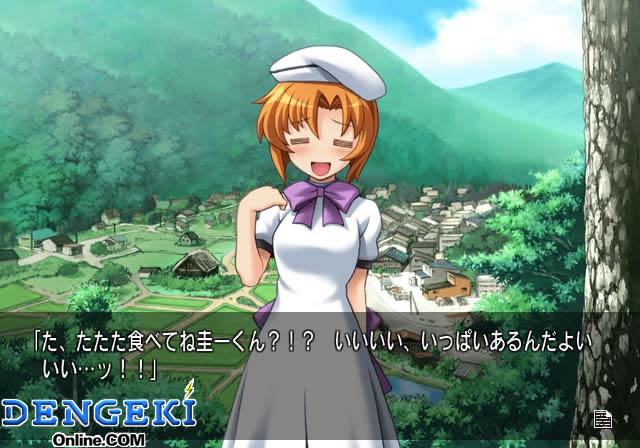This screenshot has width=640, height=448.
Task: Click the page icon to advance the text
Action: pyautogui.click(x=602, y=420)
